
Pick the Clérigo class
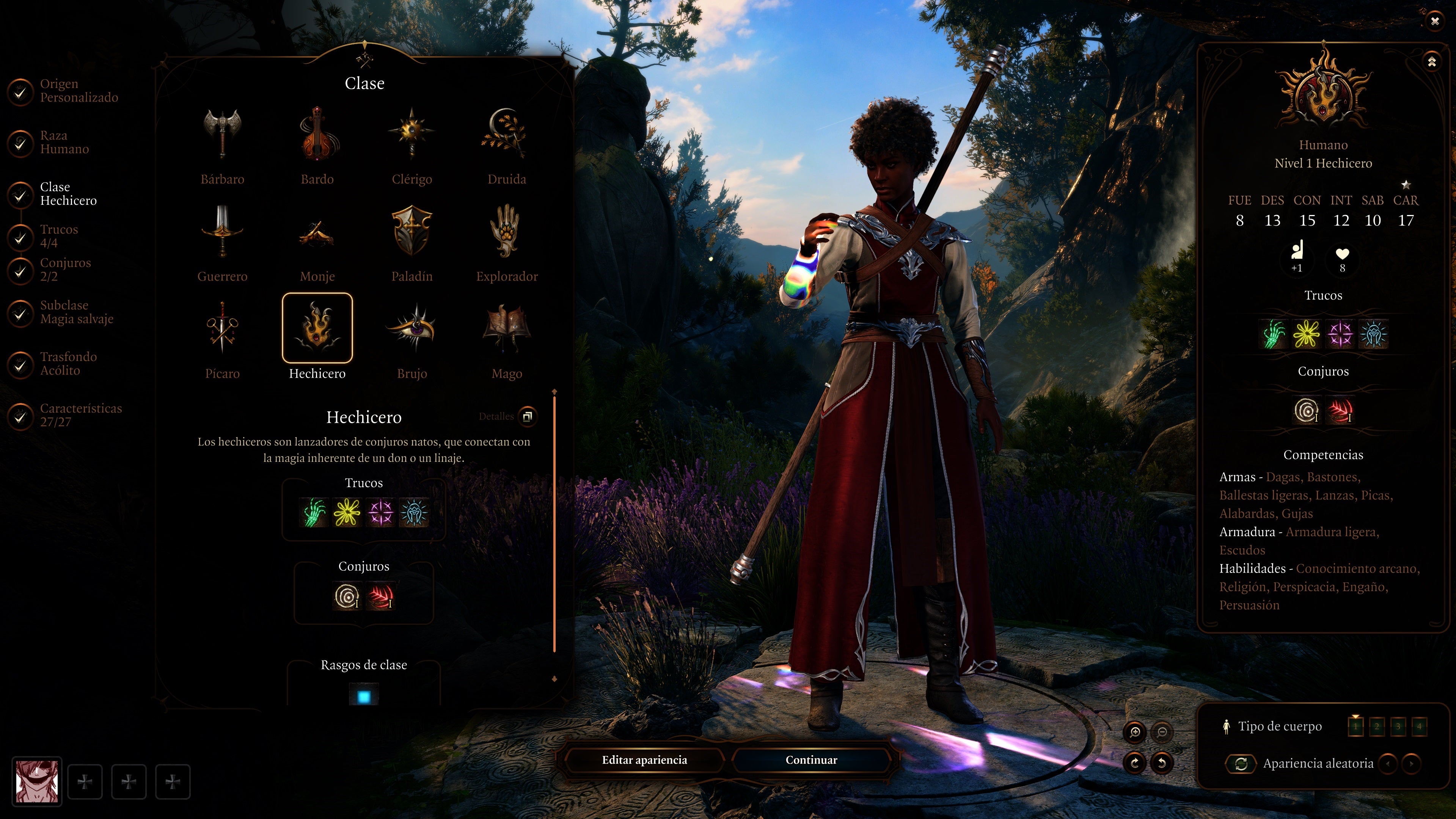coord(412,135)
